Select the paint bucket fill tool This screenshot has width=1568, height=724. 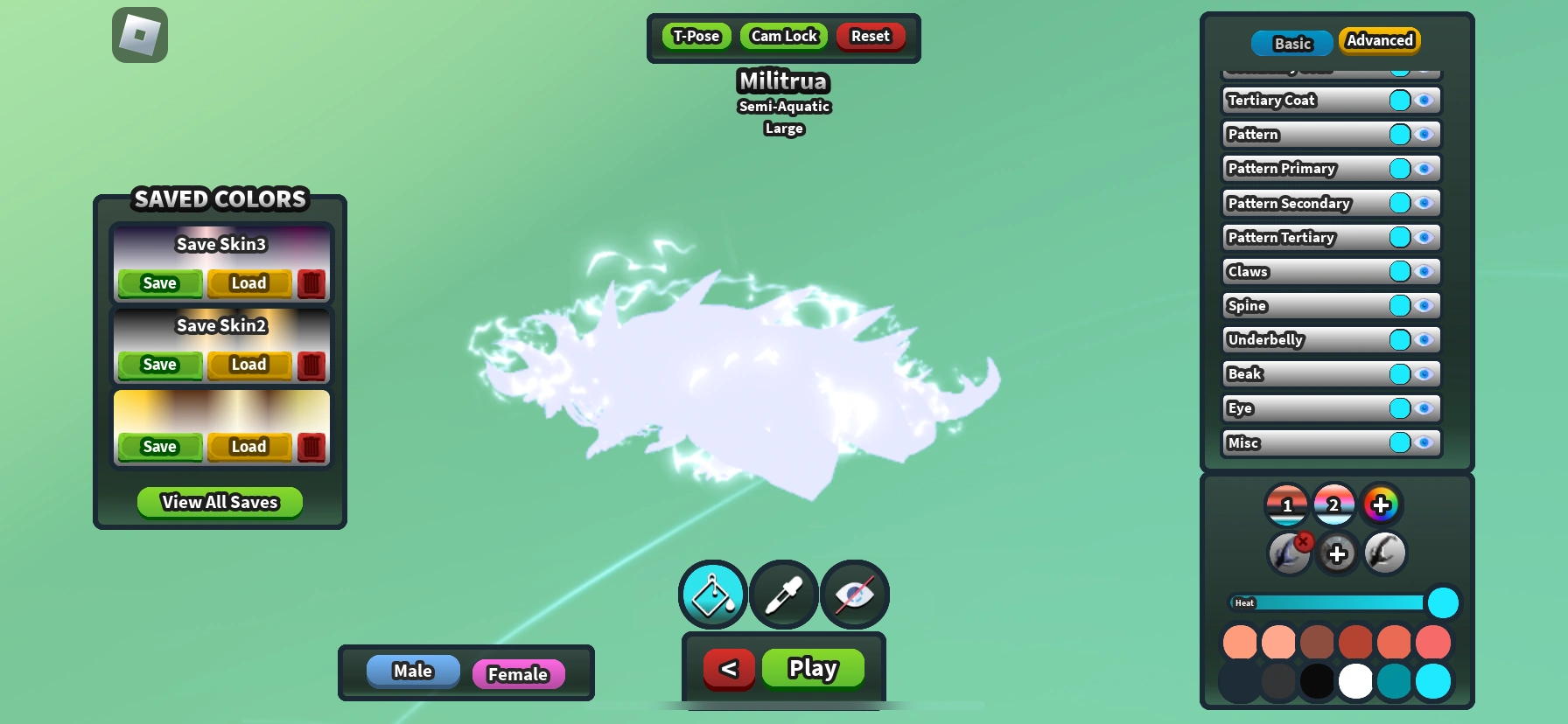tap(711, 595)
